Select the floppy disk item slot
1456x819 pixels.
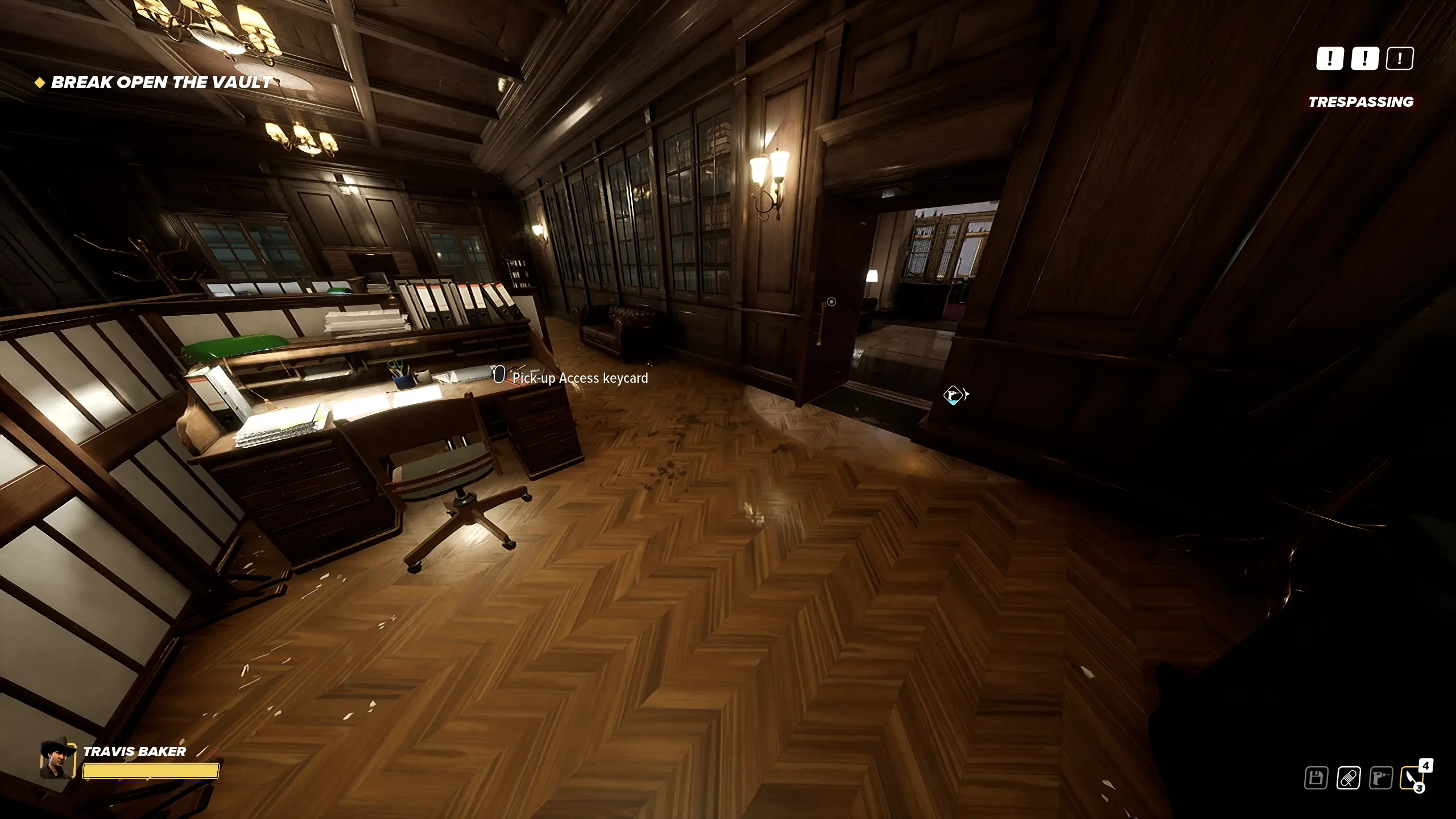coord(1316,778)
